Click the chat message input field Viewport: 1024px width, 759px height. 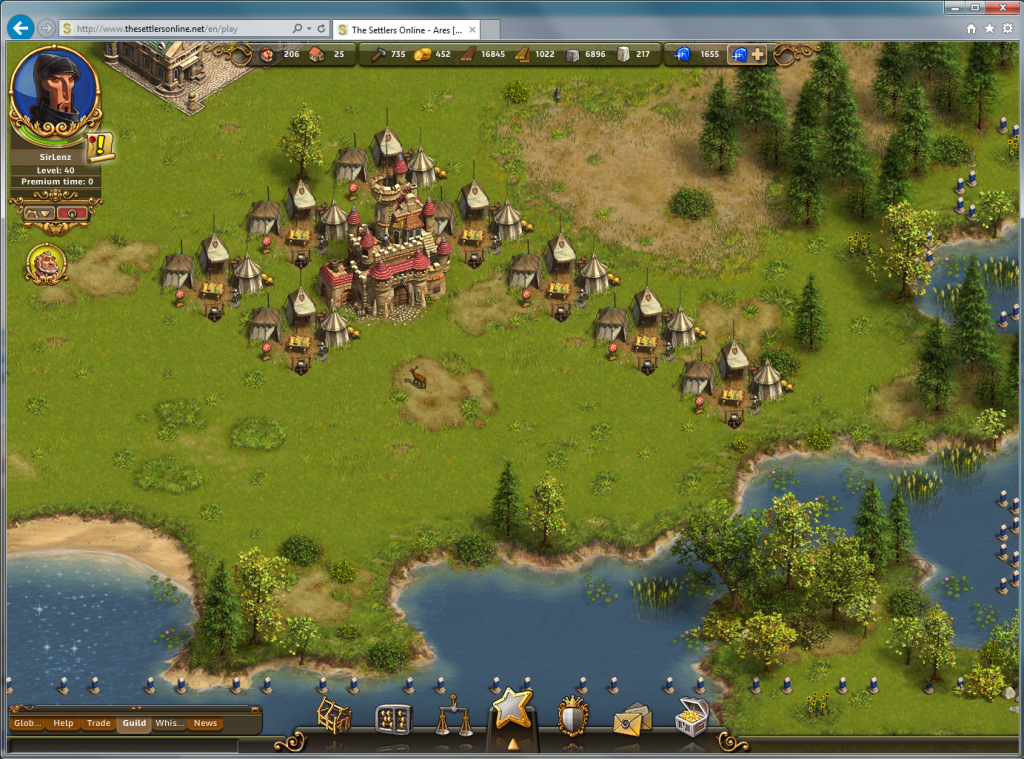tap(120, 745)
